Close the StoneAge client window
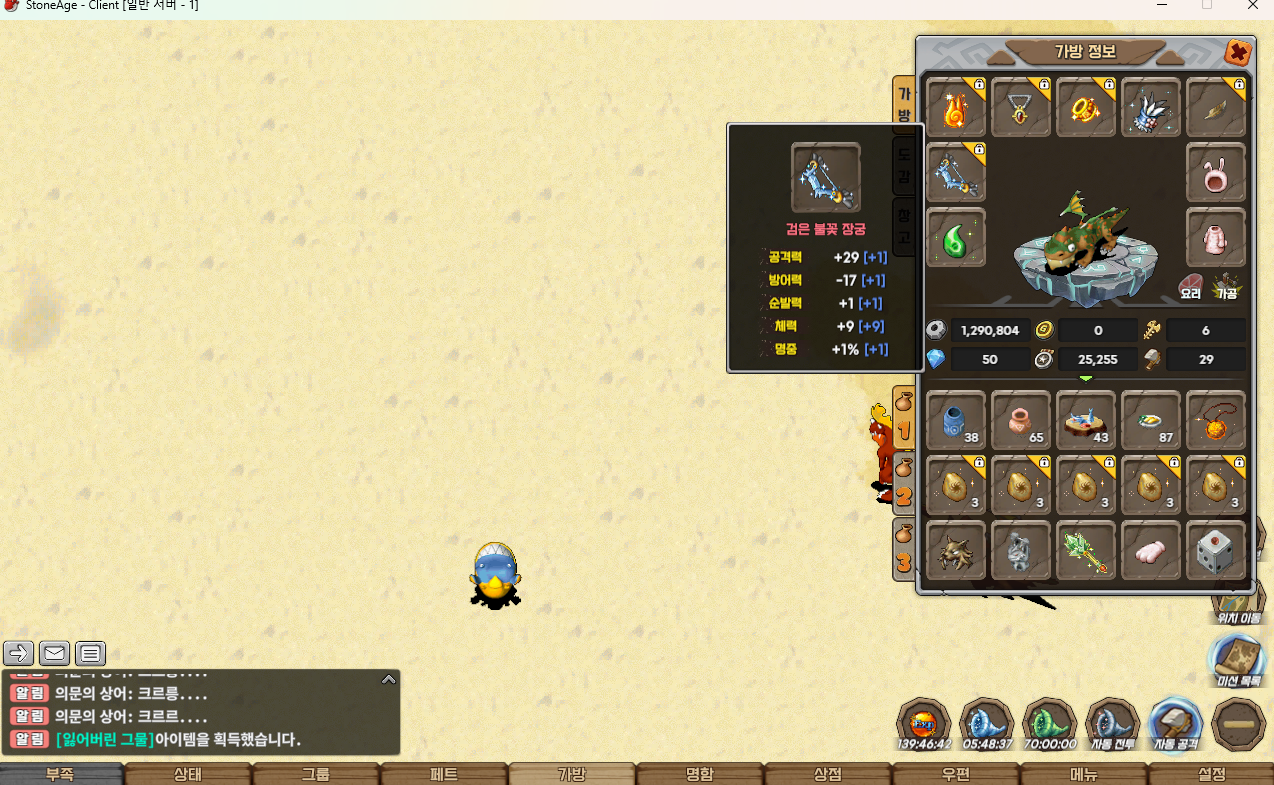This screenshot has height=785, width=1274. (1253, 6)
